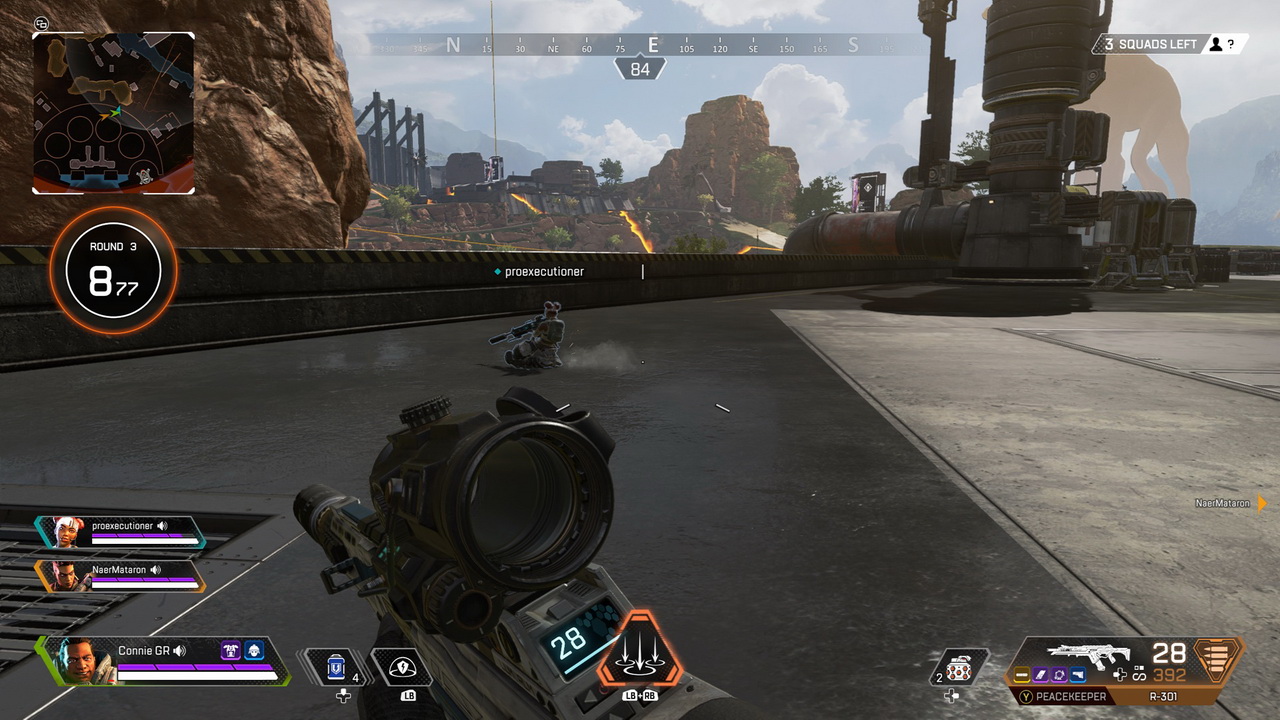
Task: Activate the Dome of Protection tactical ability
Action: pyautogui.click(x=402, y=667)
